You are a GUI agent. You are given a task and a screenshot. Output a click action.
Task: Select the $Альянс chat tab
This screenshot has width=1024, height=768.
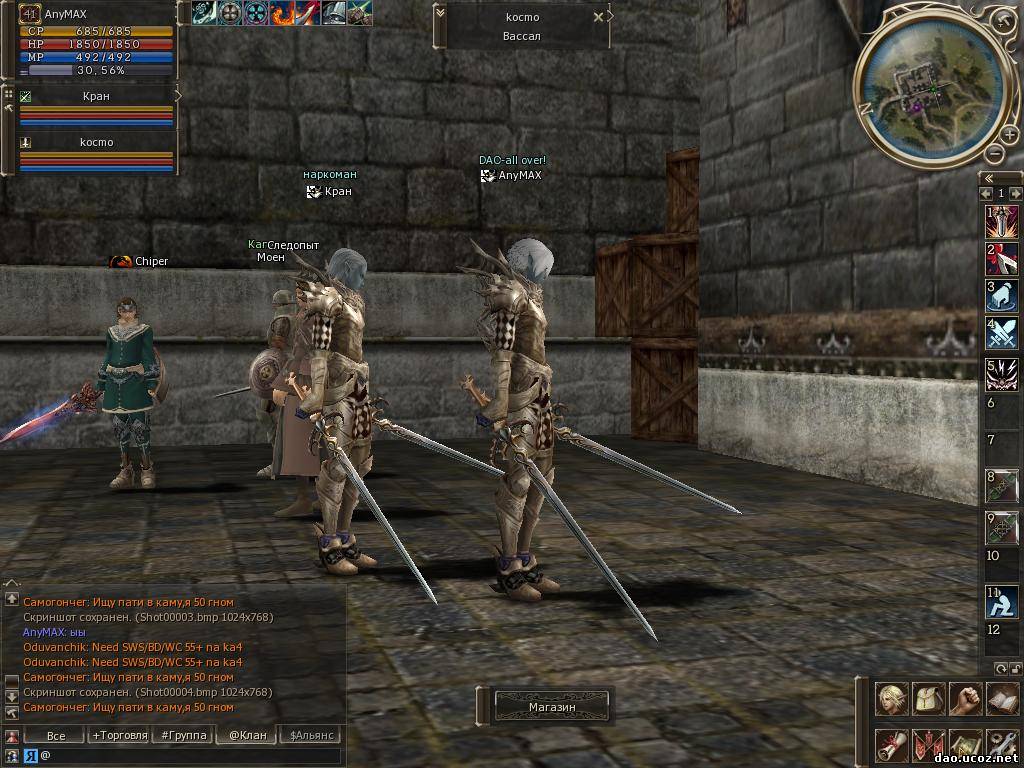coord(311,736)
